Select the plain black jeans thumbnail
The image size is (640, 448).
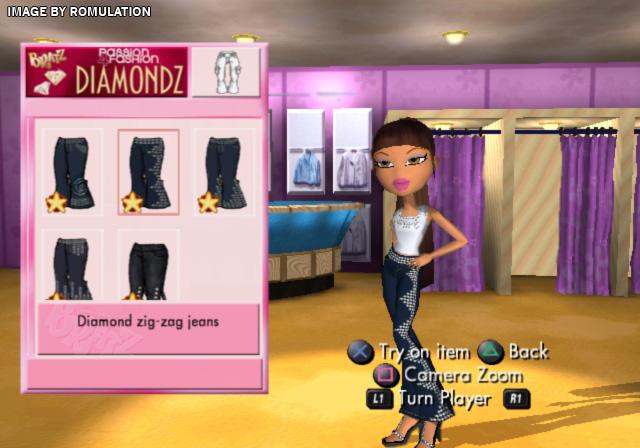point(148,265)
